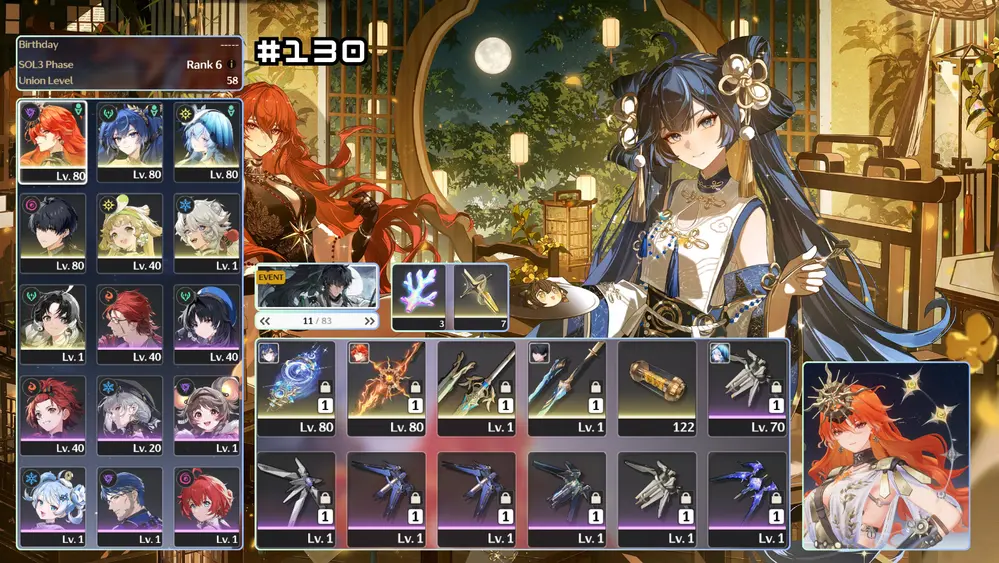Go to the previous event banner page
Image resolution: width=999 pixels, height=563 pixels.
coord(265,321)
